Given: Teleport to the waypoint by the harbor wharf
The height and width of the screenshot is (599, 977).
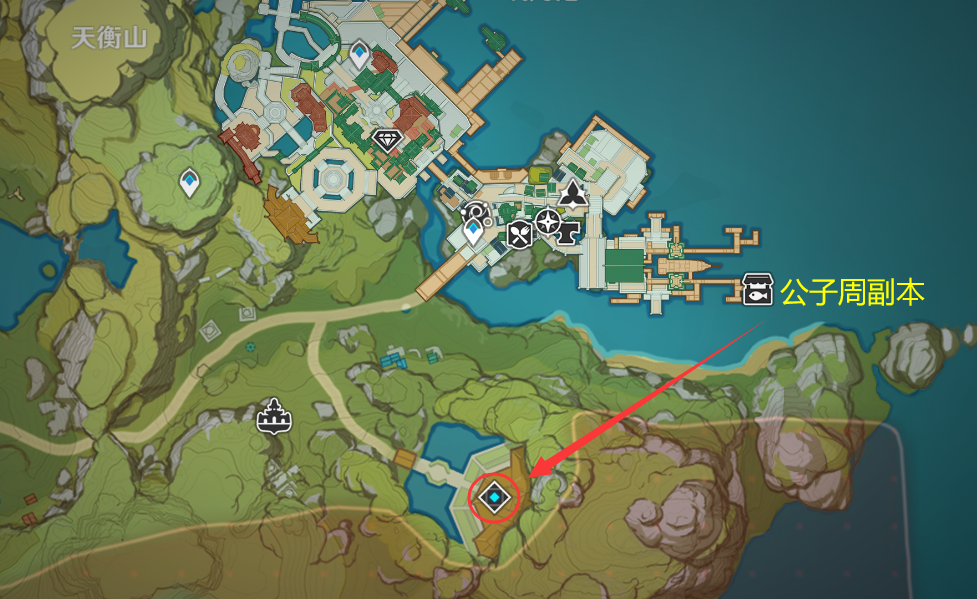Looking at the screenshot, I should [473, 232].
